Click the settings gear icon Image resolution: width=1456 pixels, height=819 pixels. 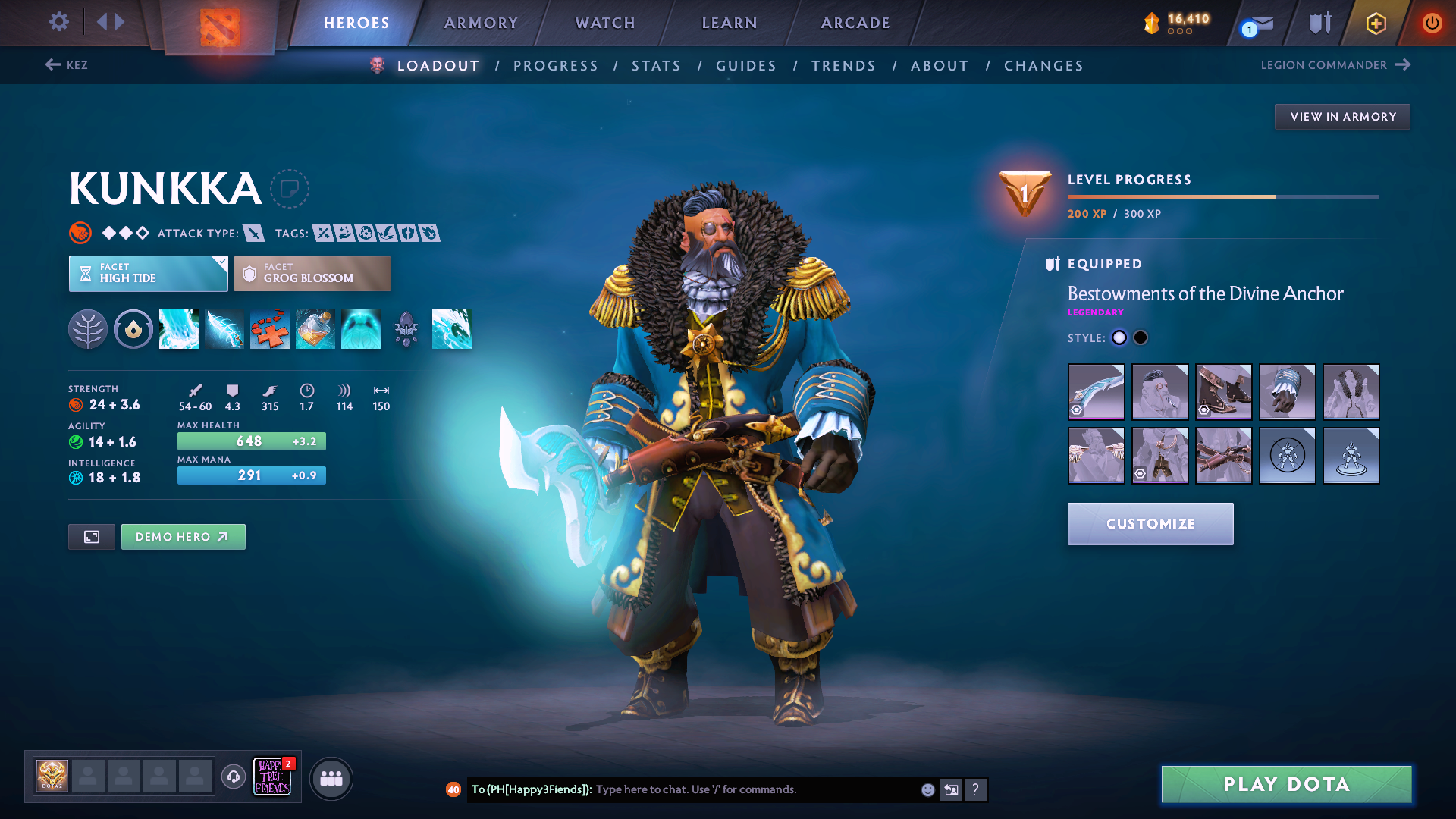(58, 22)
